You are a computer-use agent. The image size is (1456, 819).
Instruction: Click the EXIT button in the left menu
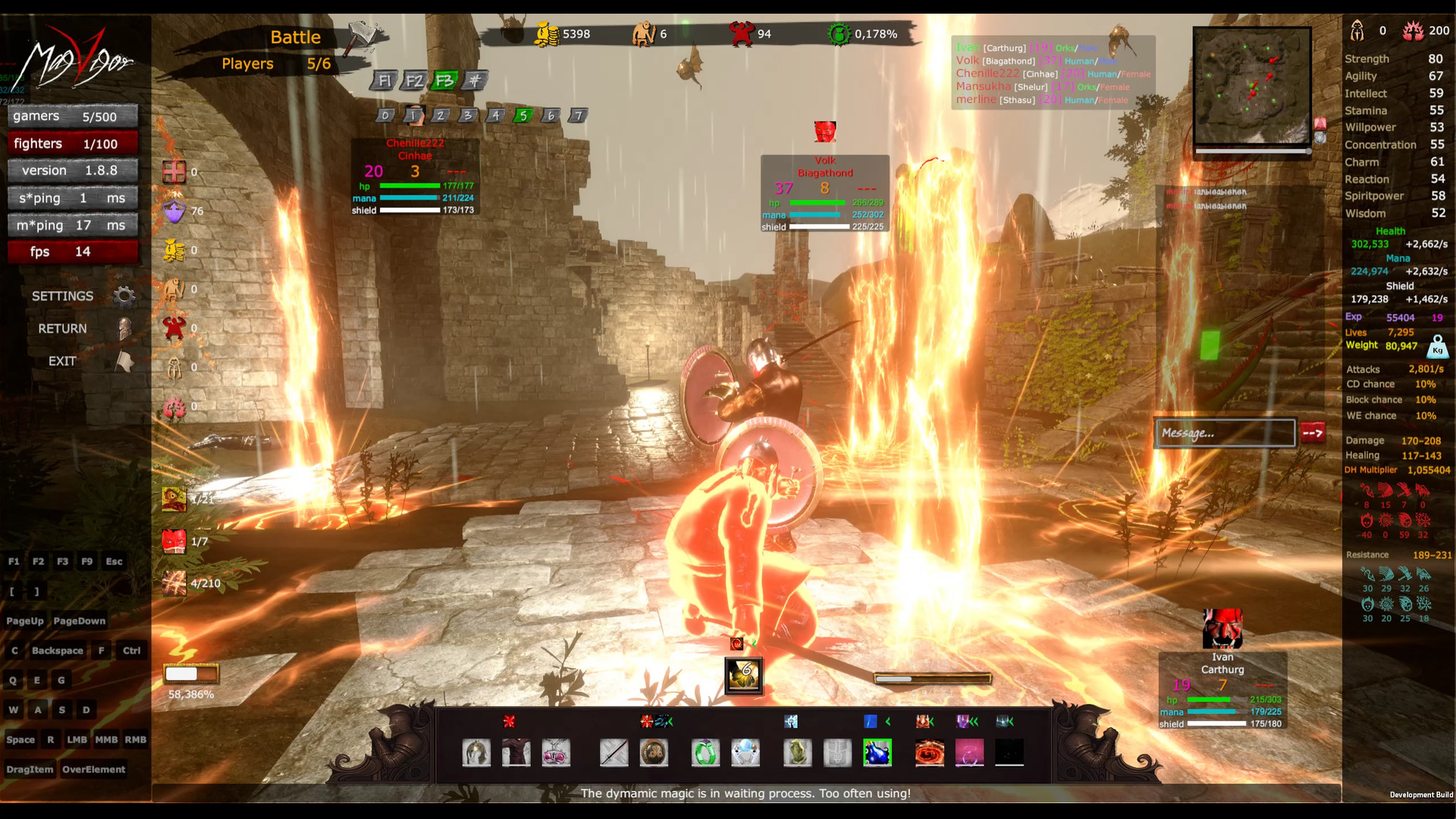coord(61,361)
